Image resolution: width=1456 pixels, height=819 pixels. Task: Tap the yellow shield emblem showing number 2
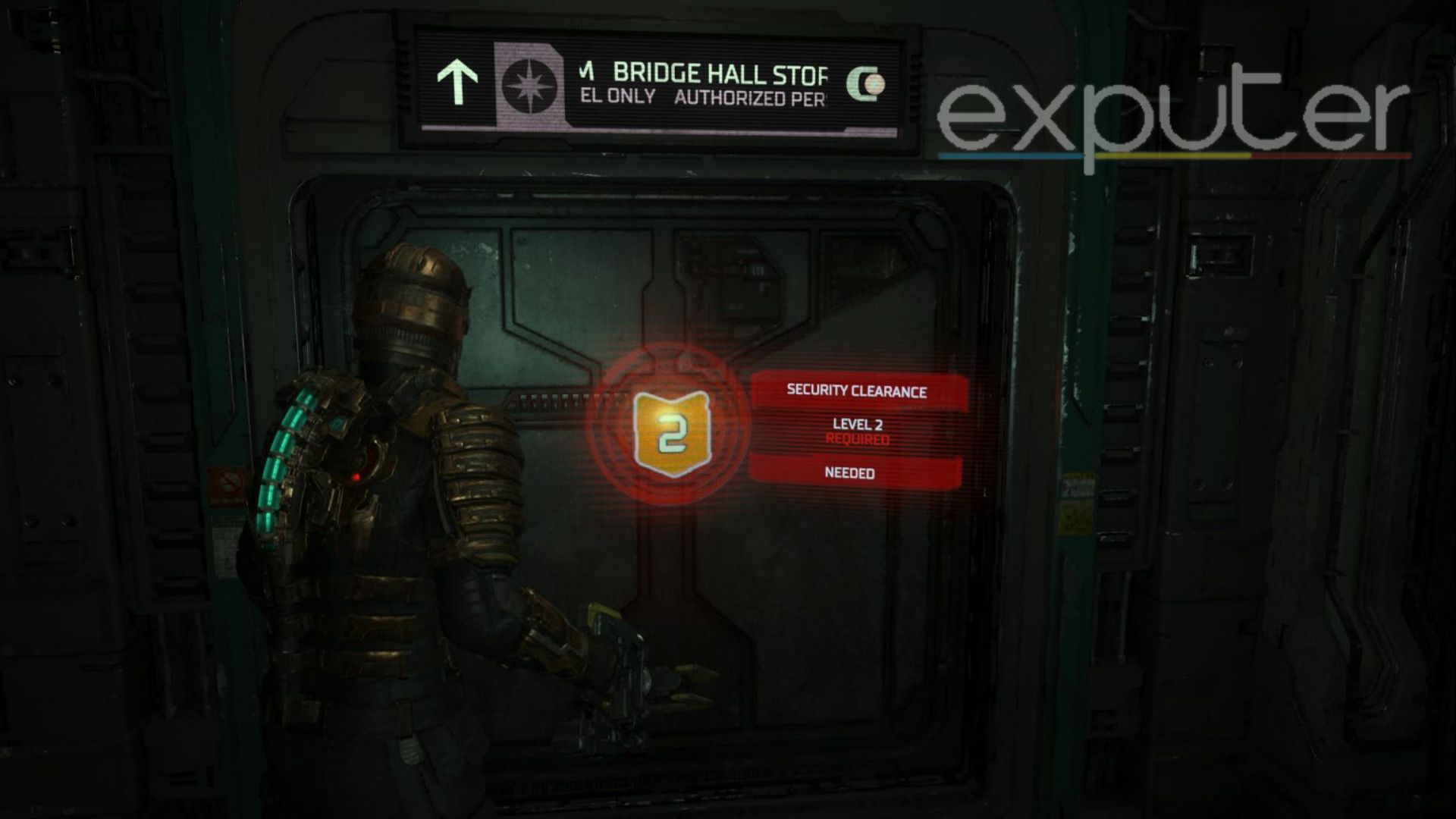[670, 432]
